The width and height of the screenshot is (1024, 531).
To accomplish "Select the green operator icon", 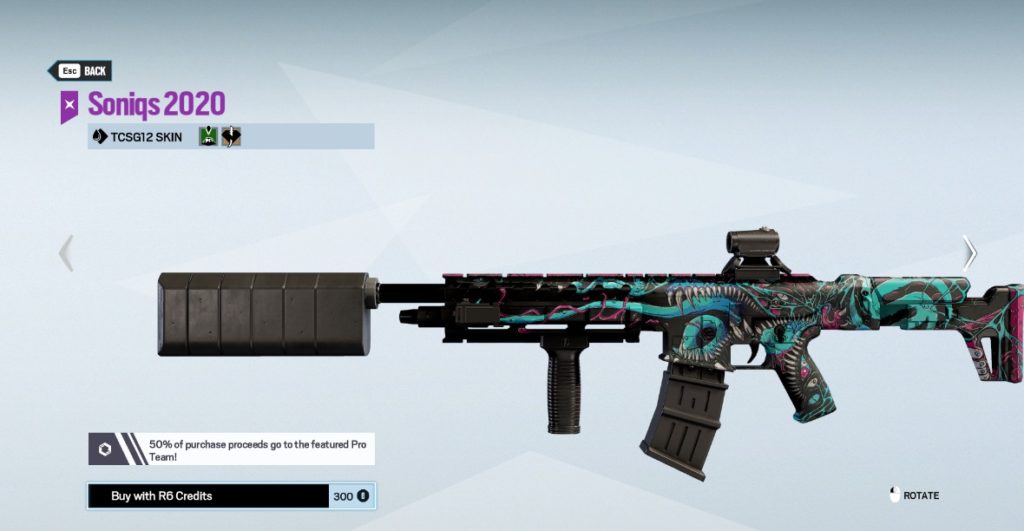I will coord(208,137).
